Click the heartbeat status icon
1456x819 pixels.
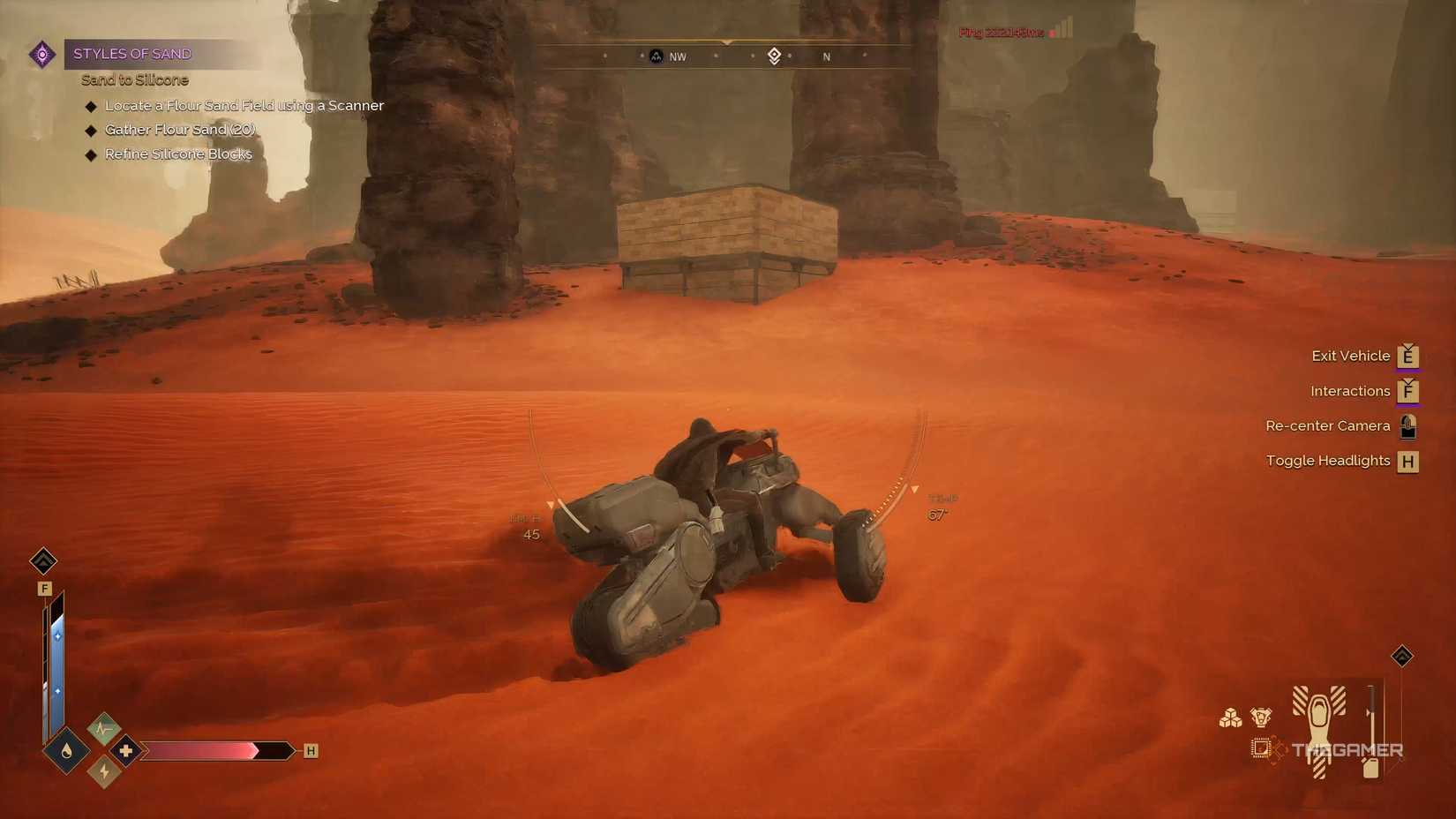point(103,729)
